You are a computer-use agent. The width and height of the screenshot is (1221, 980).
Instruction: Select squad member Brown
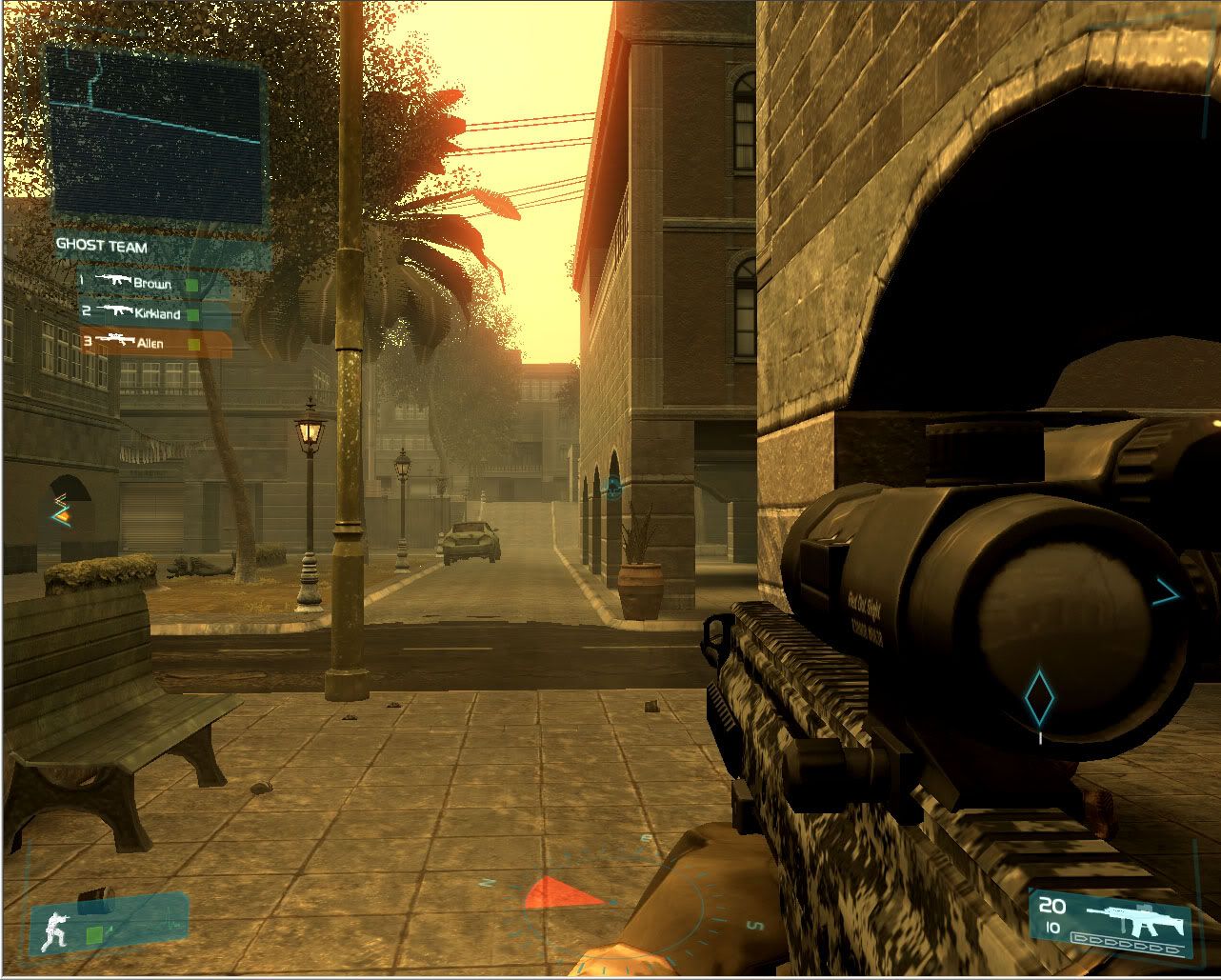coord(153,283)
